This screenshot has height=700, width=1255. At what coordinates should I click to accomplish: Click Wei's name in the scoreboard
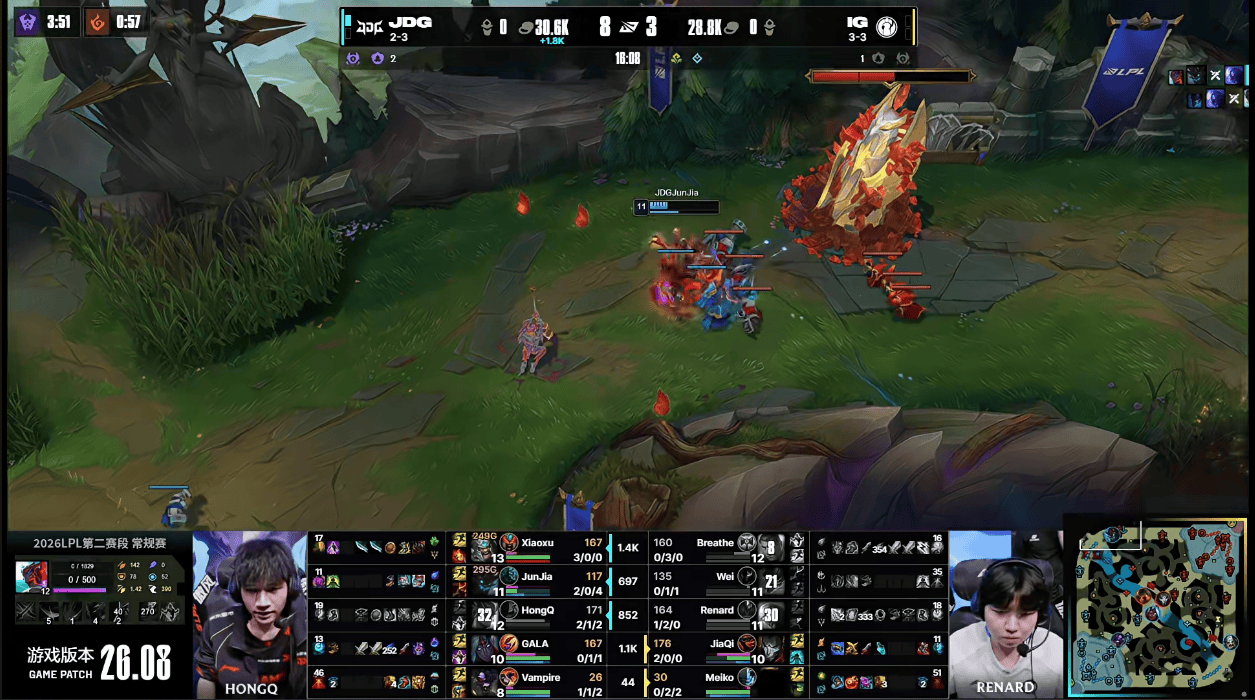(725, 576)
